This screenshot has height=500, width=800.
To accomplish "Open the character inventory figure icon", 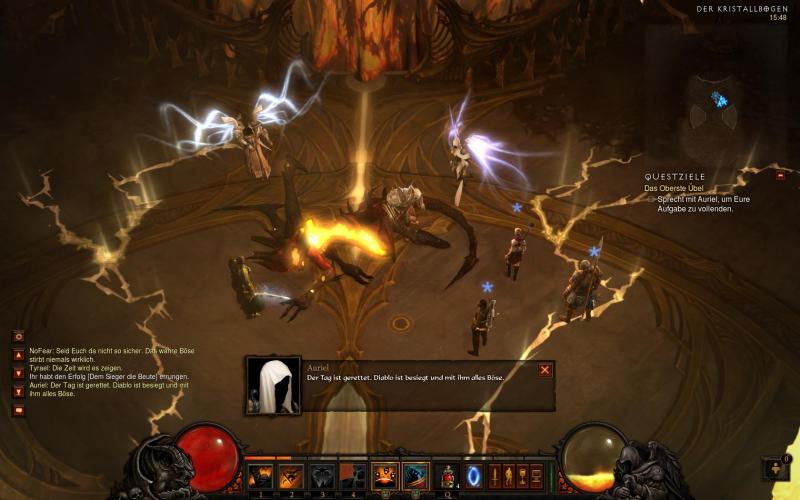I will [x=508, y=476].
